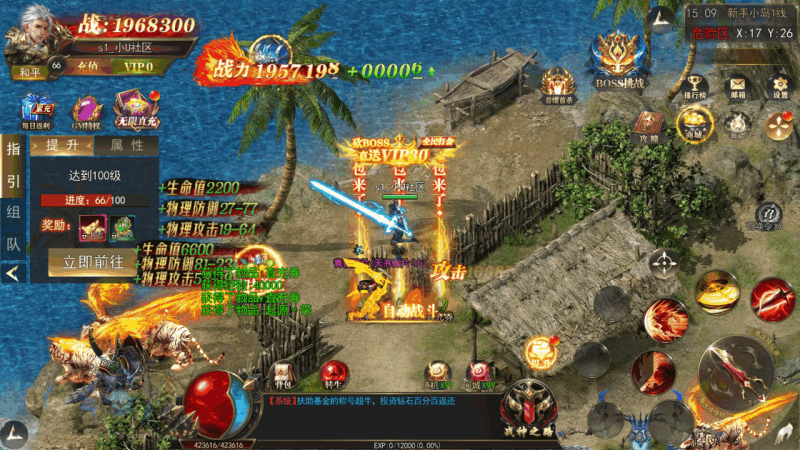800x450 pixels.
Task: Open the 战神之路 helmet emblem
Action: pos(530,407)
